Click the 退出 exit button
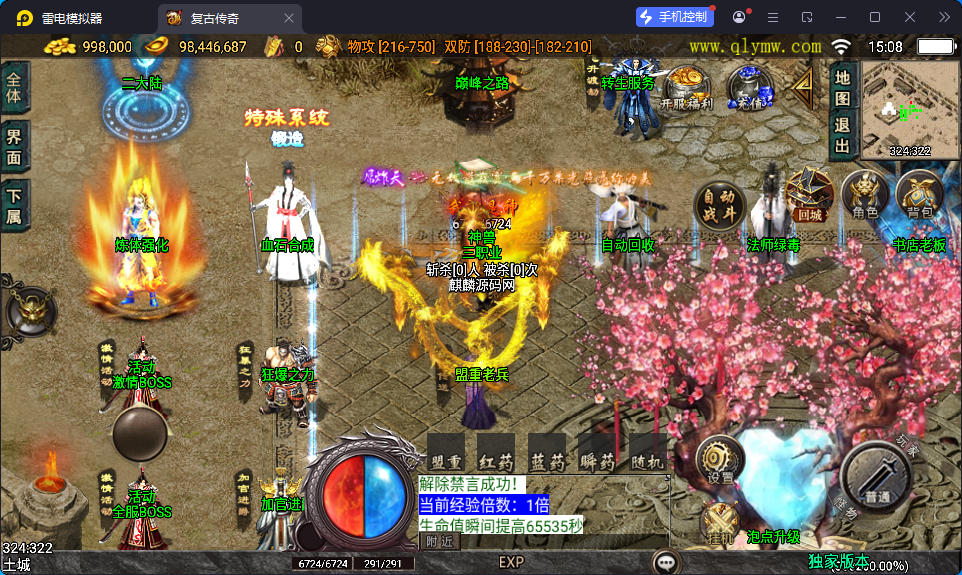 [842, 136]
